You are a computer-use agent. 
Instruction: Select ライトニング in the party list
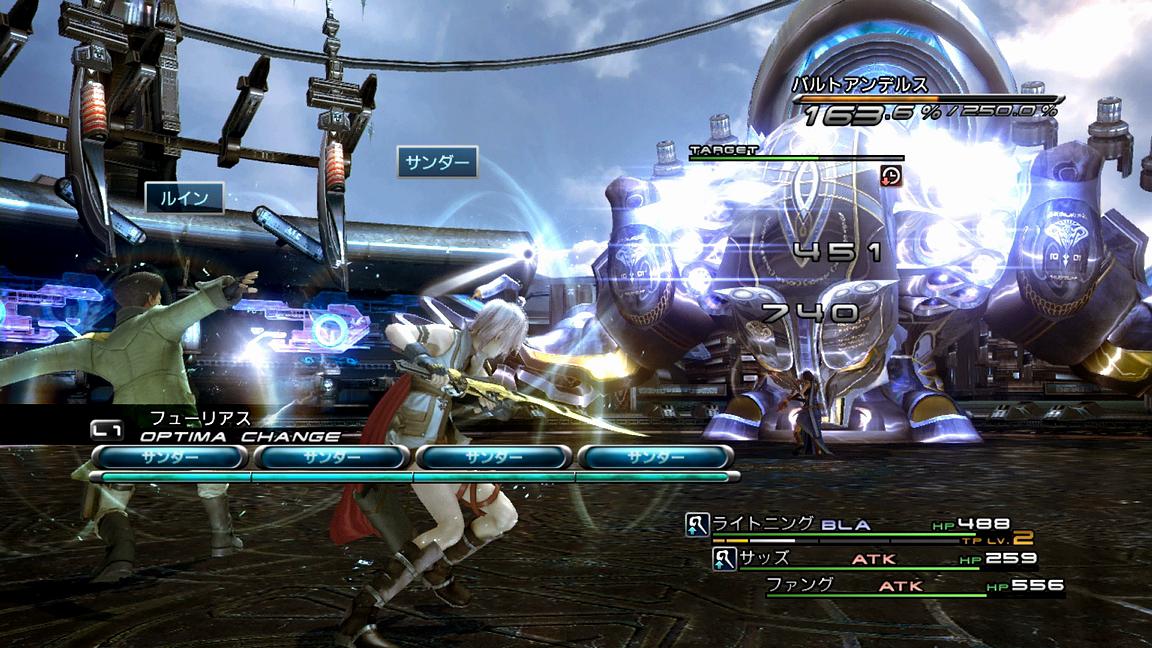763,523
